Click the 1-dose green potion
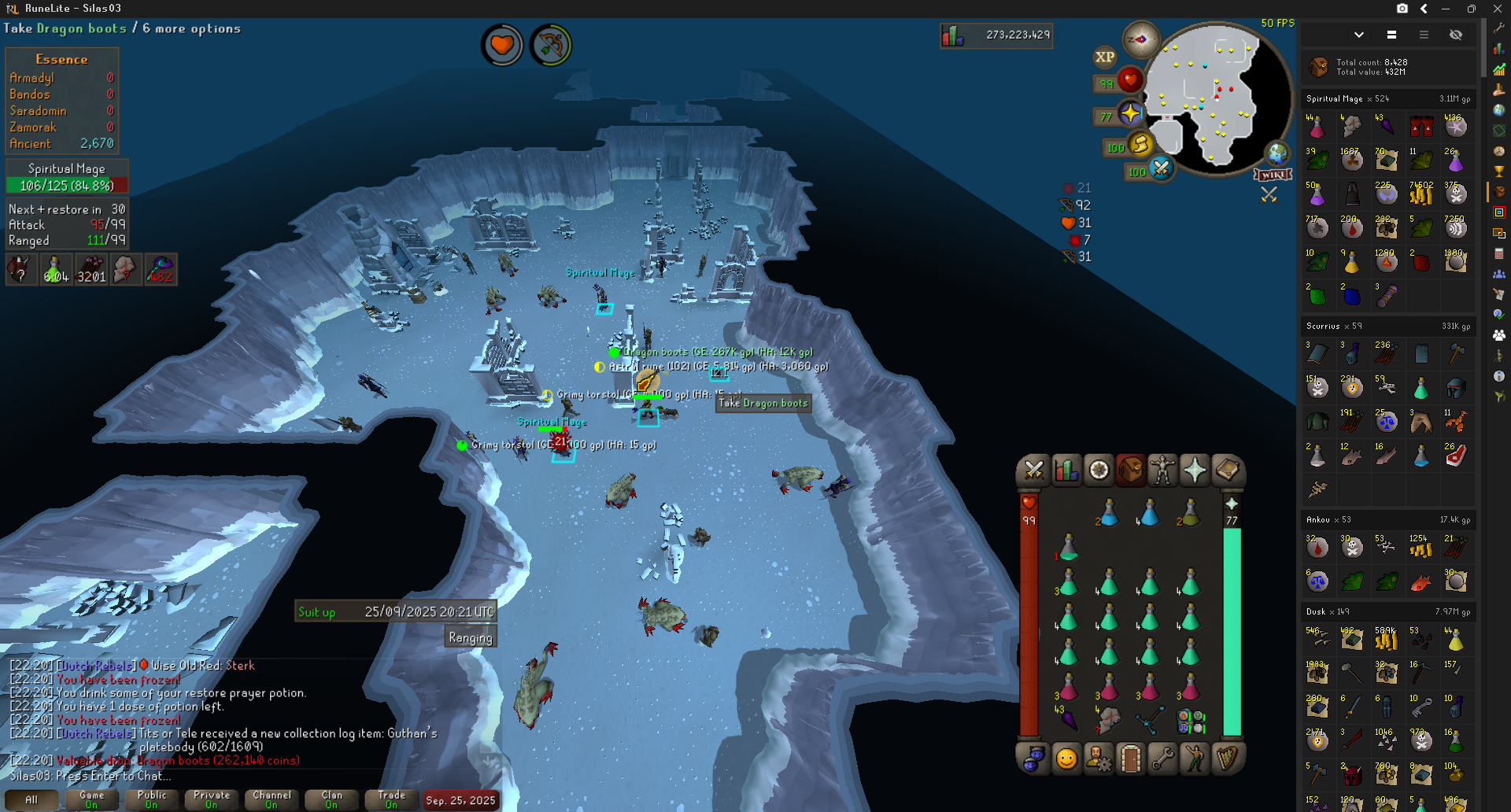 click(1068, 548)
